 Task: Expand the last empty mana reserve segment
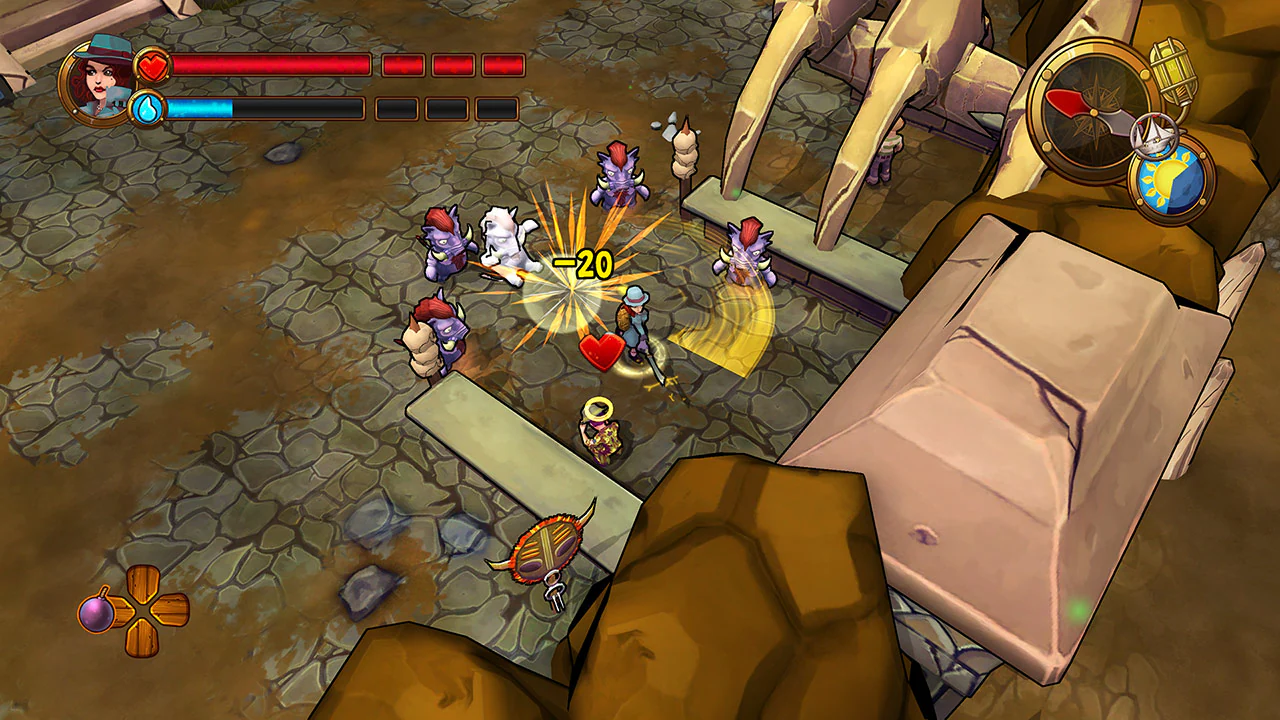pyautogui.click(x=494, y=107)
